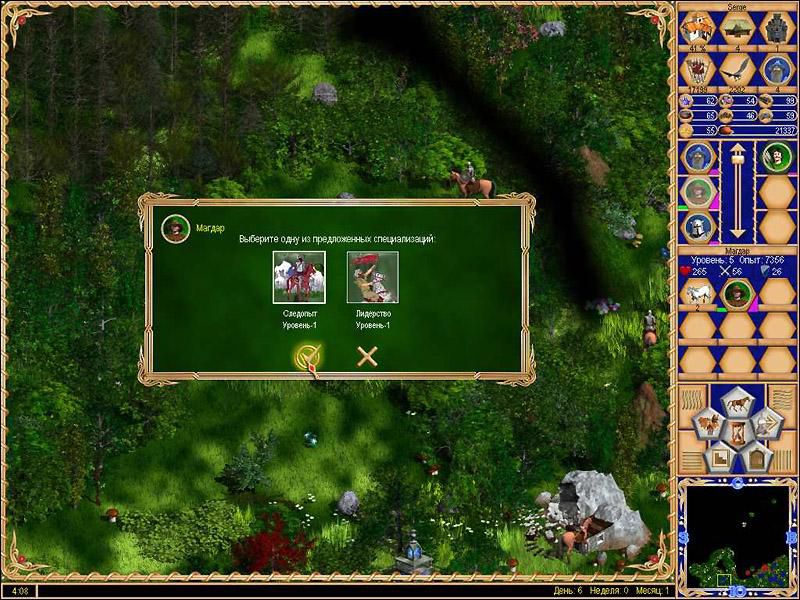Screen dimensions: 800x600
Task: Open the minimap
Action: point(737,537)
